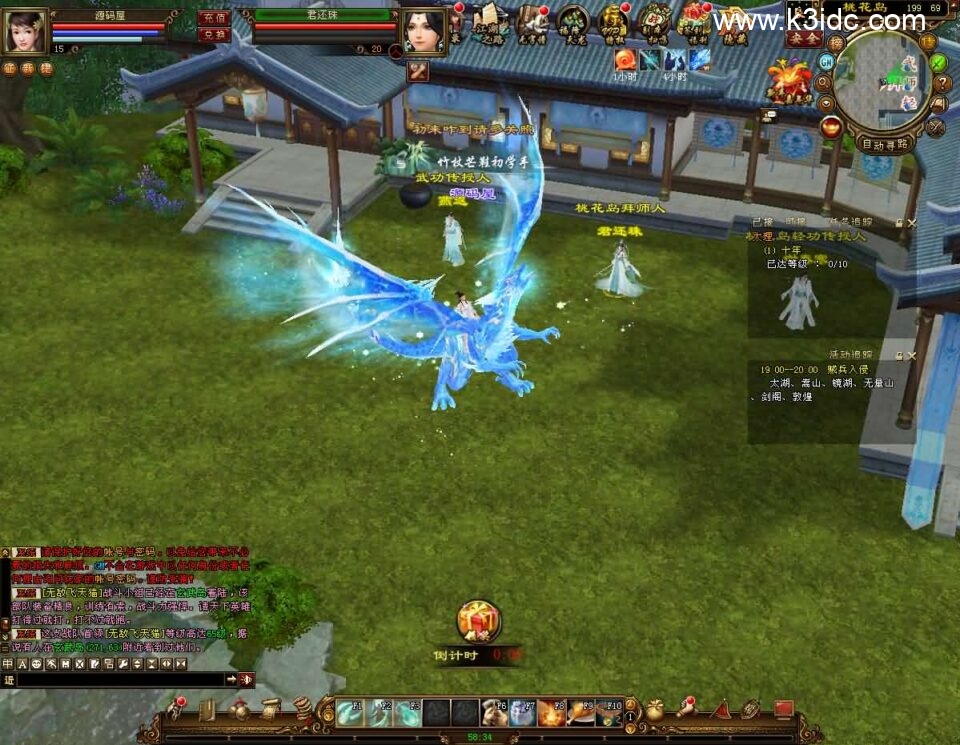Close the activity tracking panel
Screen dimensions: 960x745
pyautogui.click(x=911, y=355)
